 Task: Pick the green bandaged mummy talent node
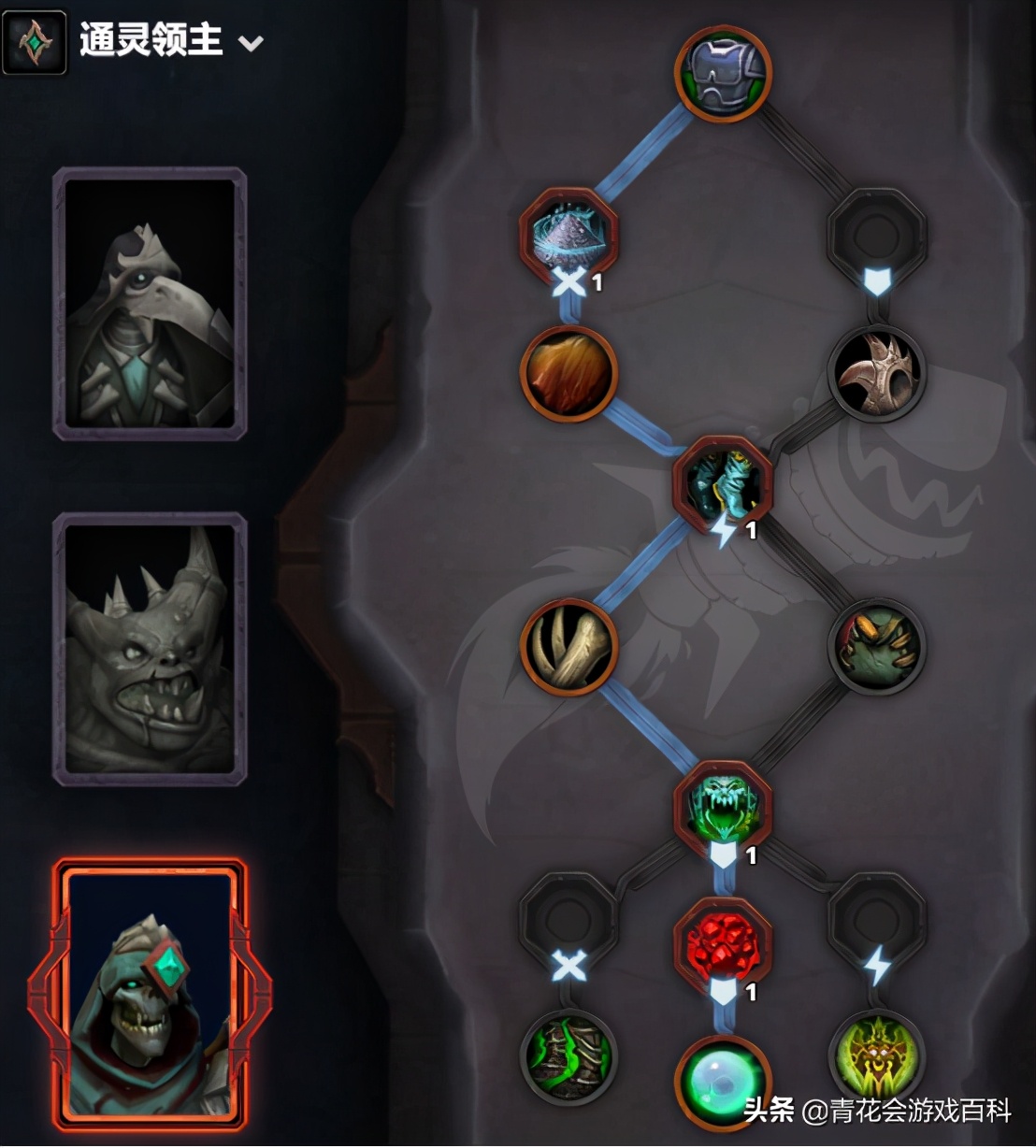tap(568, 1056)
